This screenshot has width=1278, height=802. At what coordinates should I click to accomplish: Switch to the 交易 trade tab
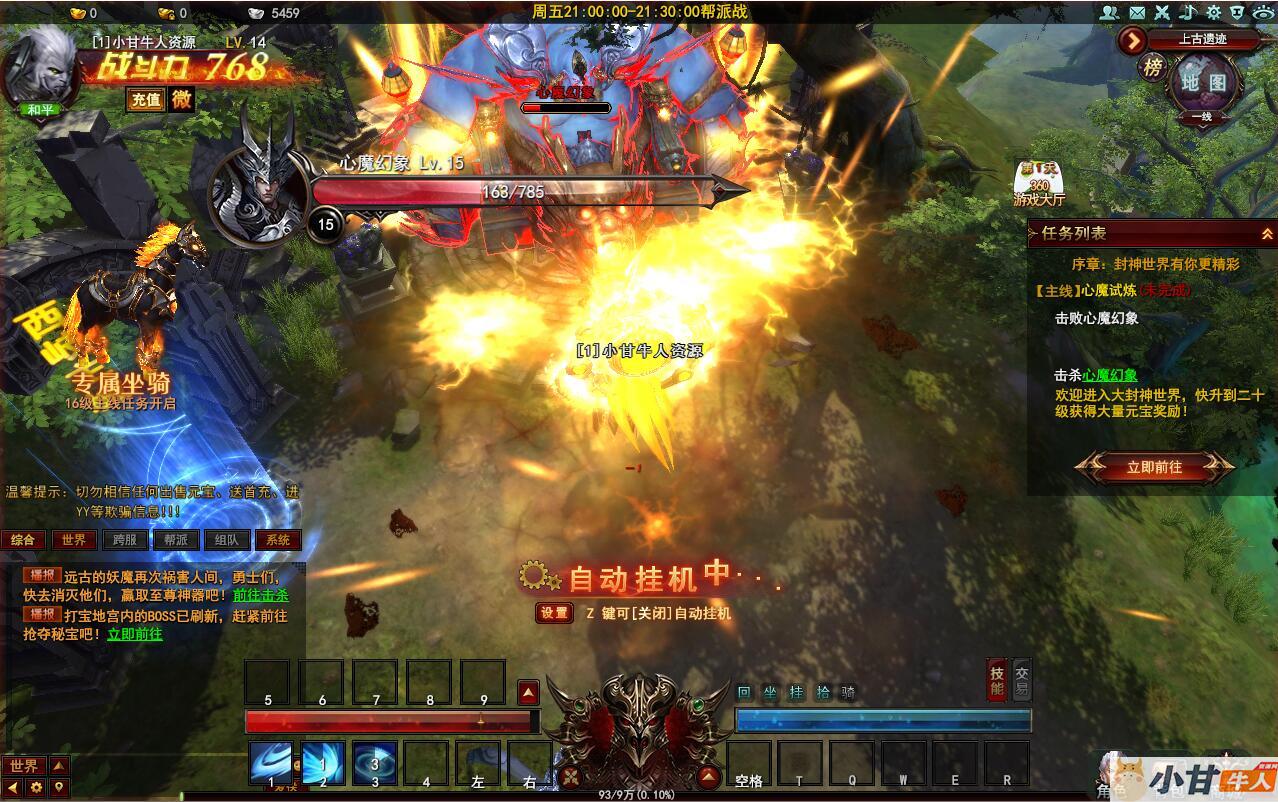[1021, 679]
